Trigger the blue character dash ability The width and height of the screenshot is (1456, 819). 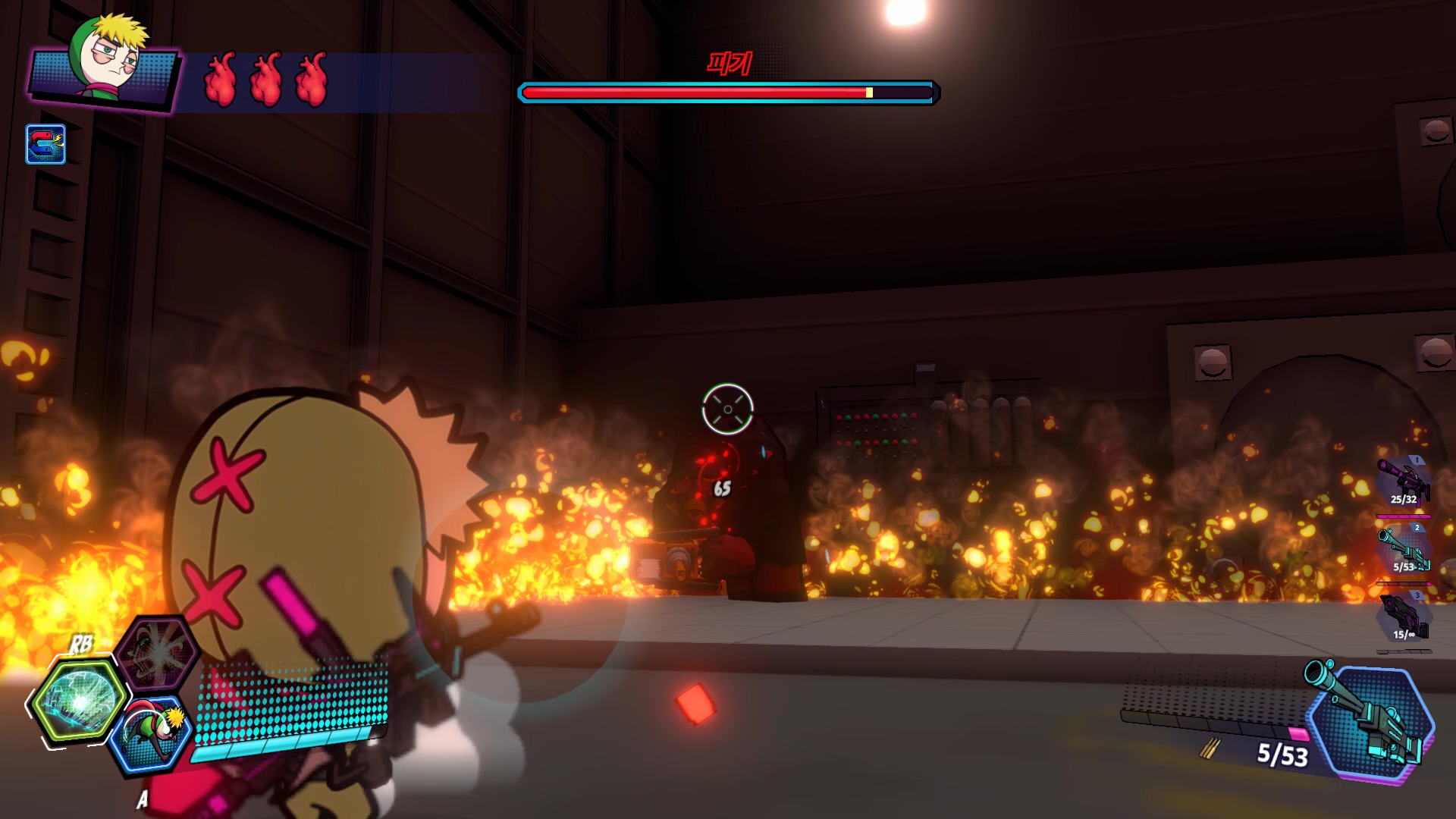[x=149, y=734]
